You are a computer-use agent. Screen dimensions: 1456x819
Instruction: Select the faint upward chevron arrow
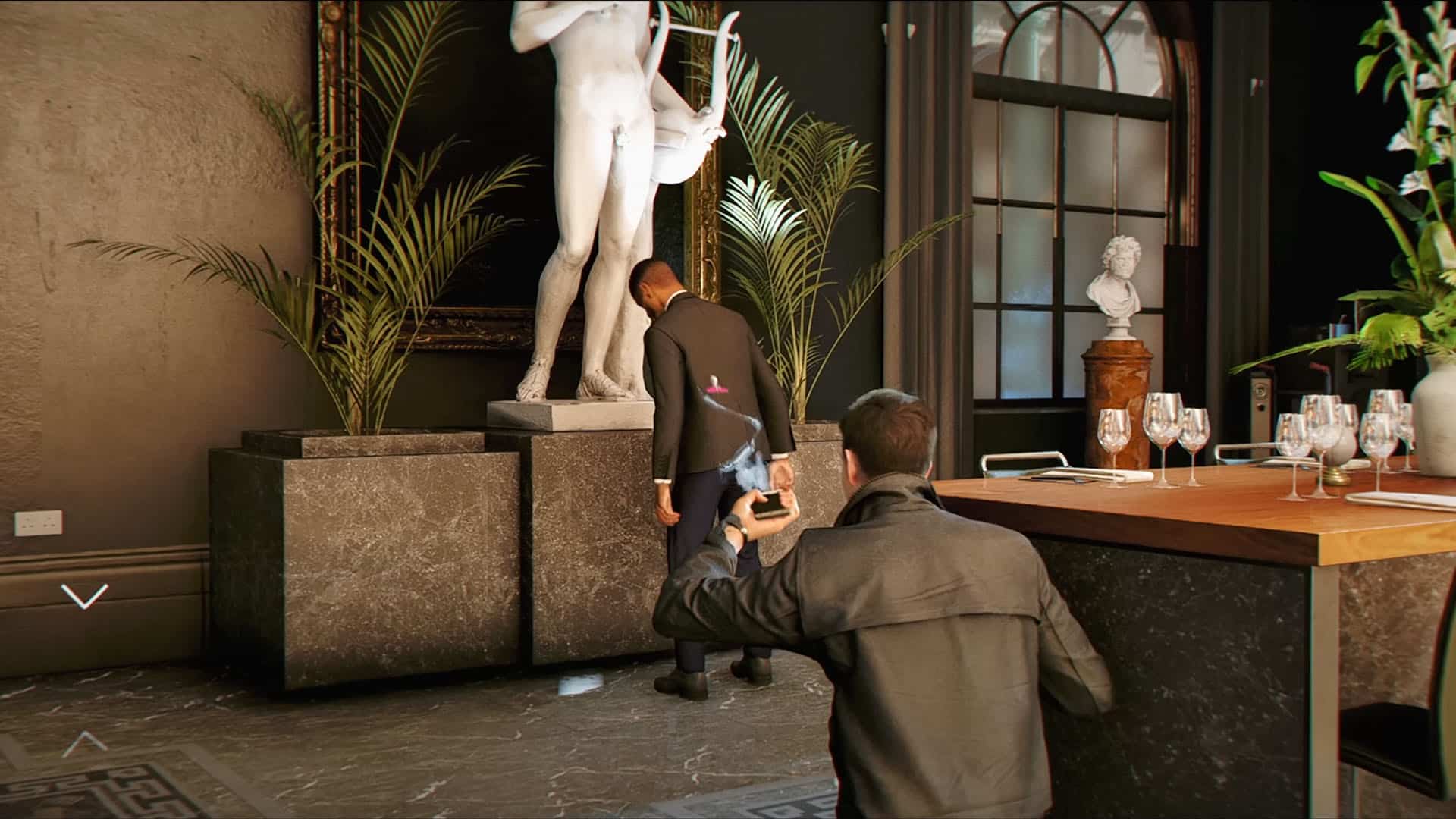coord(84,743)
